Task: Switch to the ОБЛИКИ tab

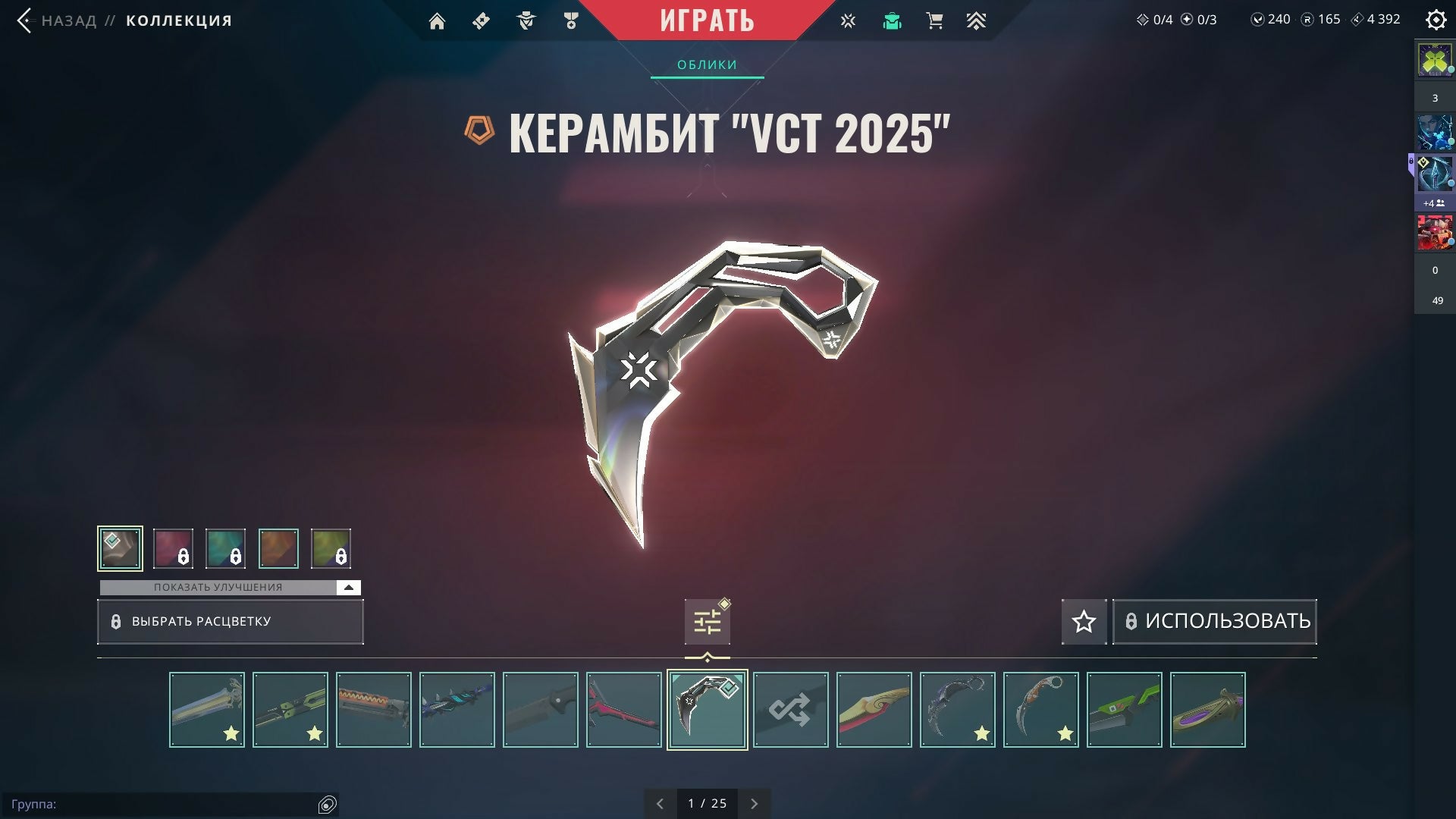Action: (x=707, y=65)
